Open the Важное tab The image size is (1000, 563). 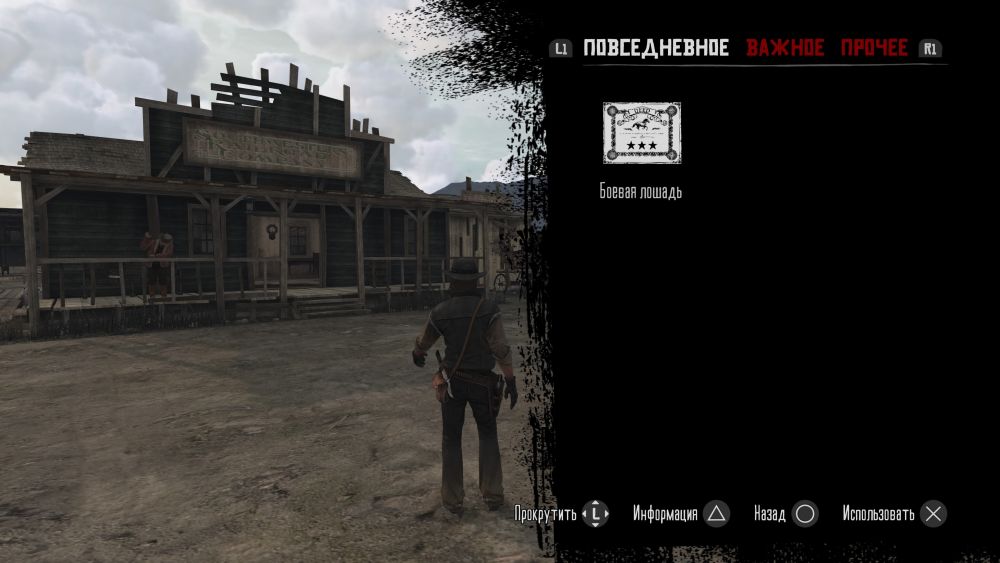(785, 48)
